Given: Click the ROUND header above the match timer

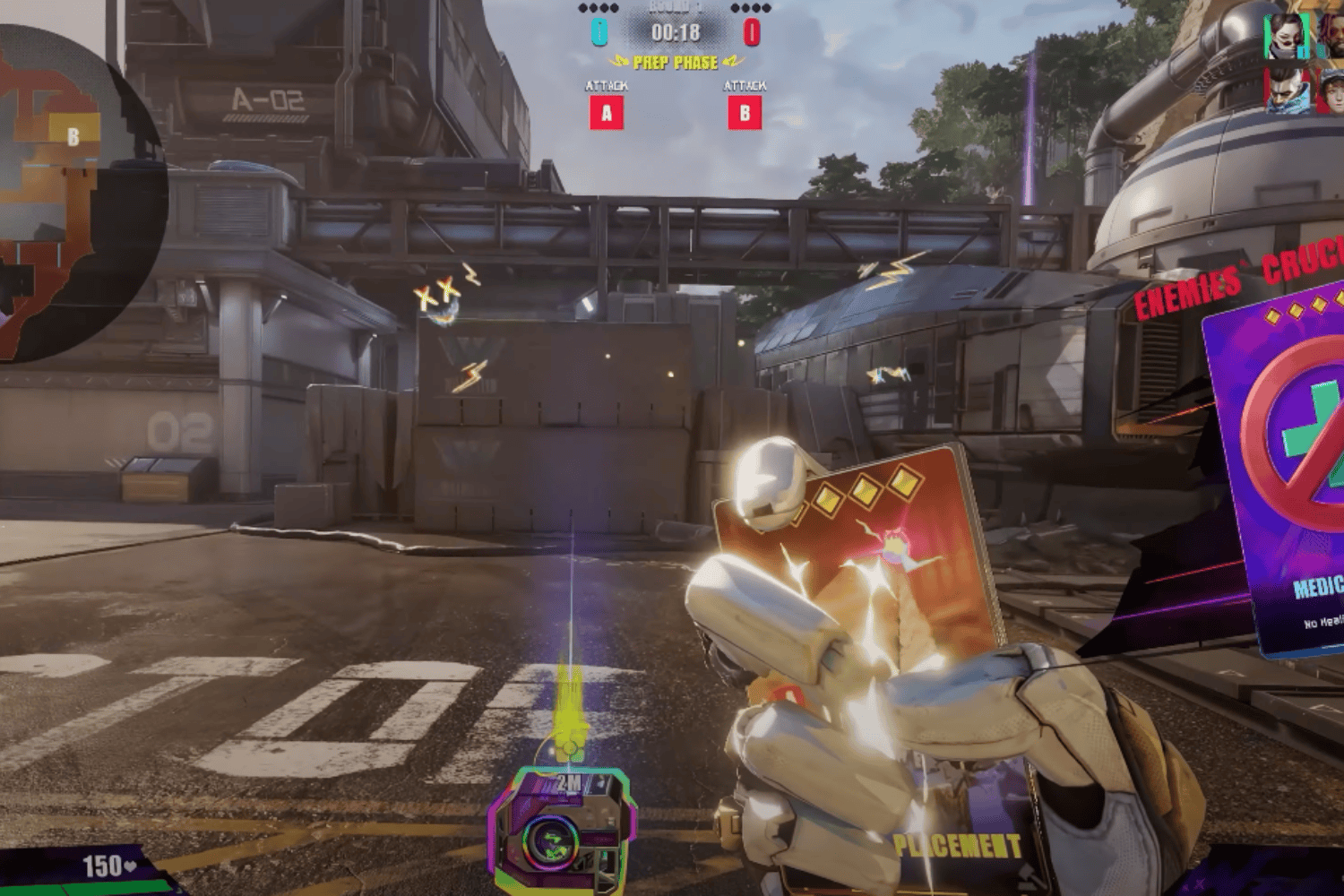Looking at the screenshot, I should [x=674, y=6].
